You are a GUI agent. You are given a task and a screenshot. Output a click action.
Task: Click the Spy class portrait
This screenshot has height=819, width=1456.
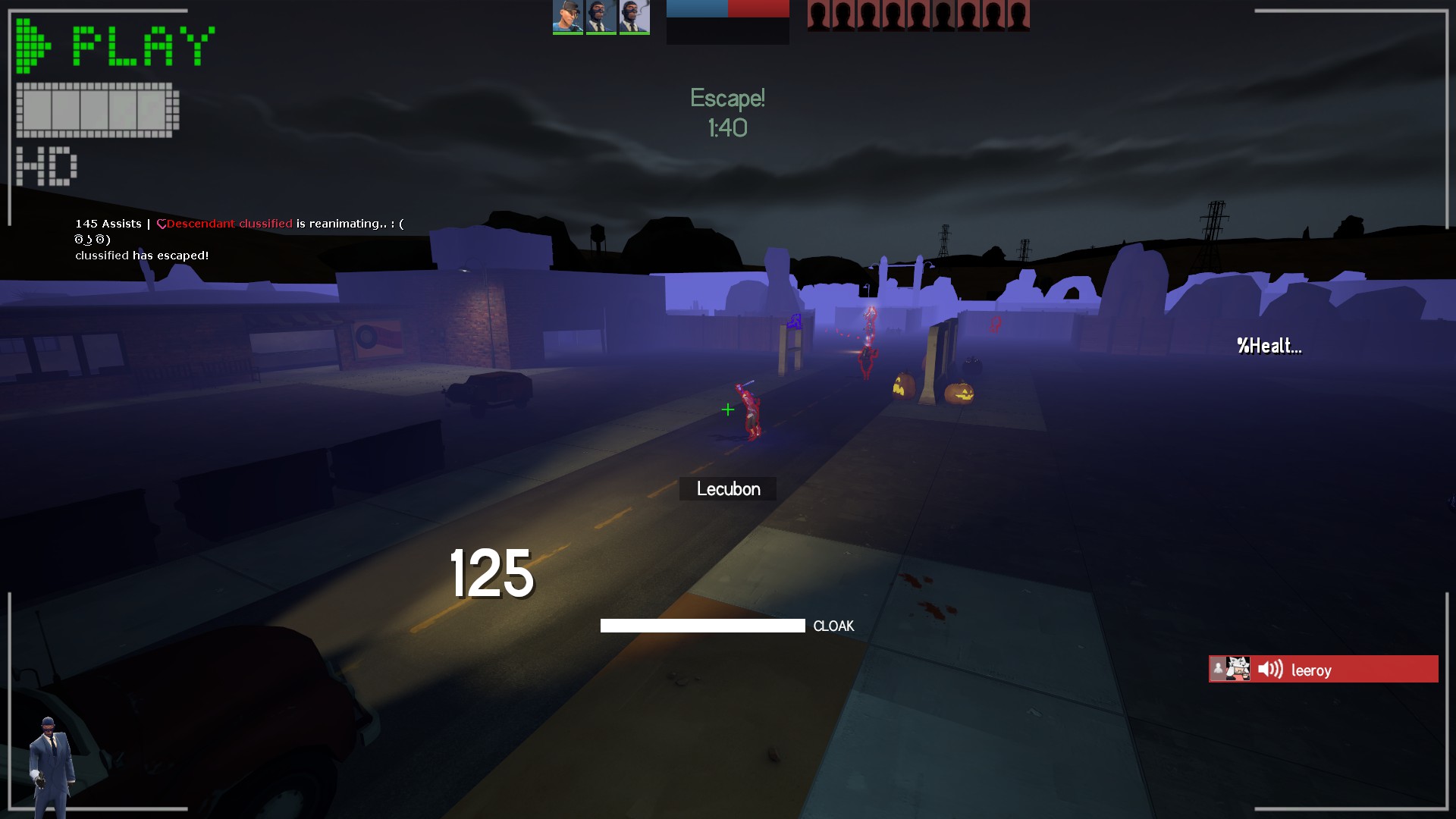52,764
